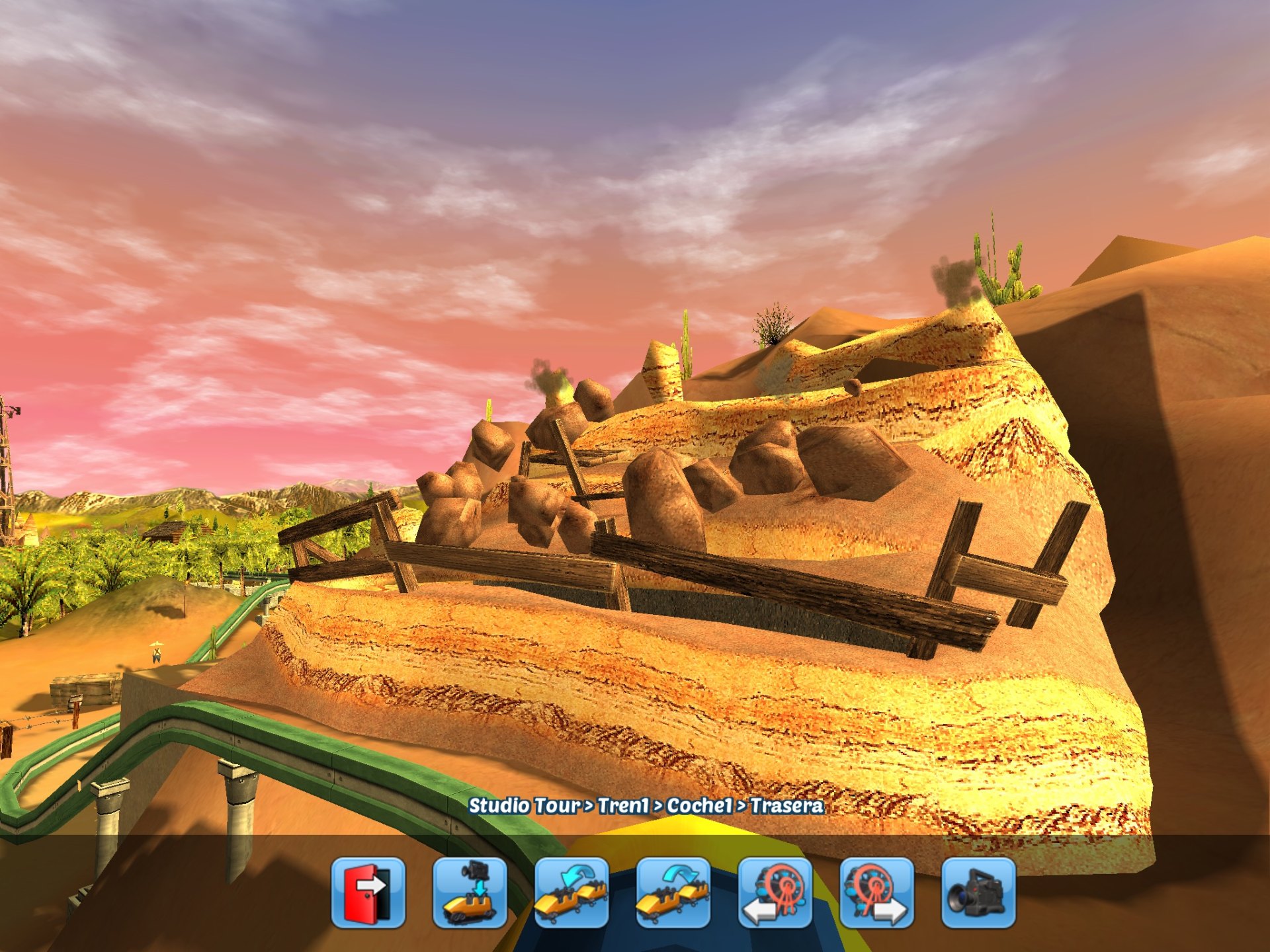1270x952 pixels.
Task: Select 'Coche1' in the ride breadcrumb
Action: 700,806
